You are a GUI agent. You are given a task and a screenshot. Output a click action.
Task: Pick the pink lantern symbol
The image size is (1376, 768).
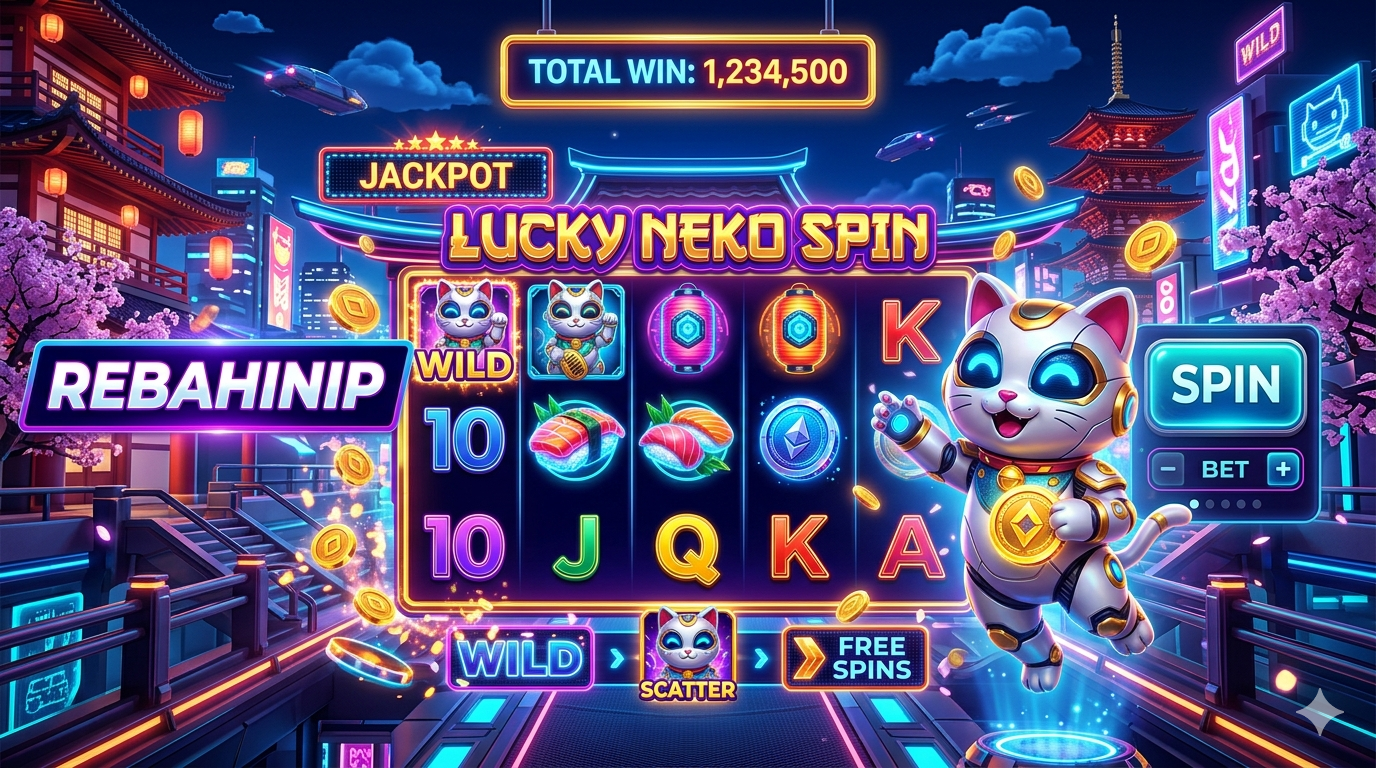point(686,327)
